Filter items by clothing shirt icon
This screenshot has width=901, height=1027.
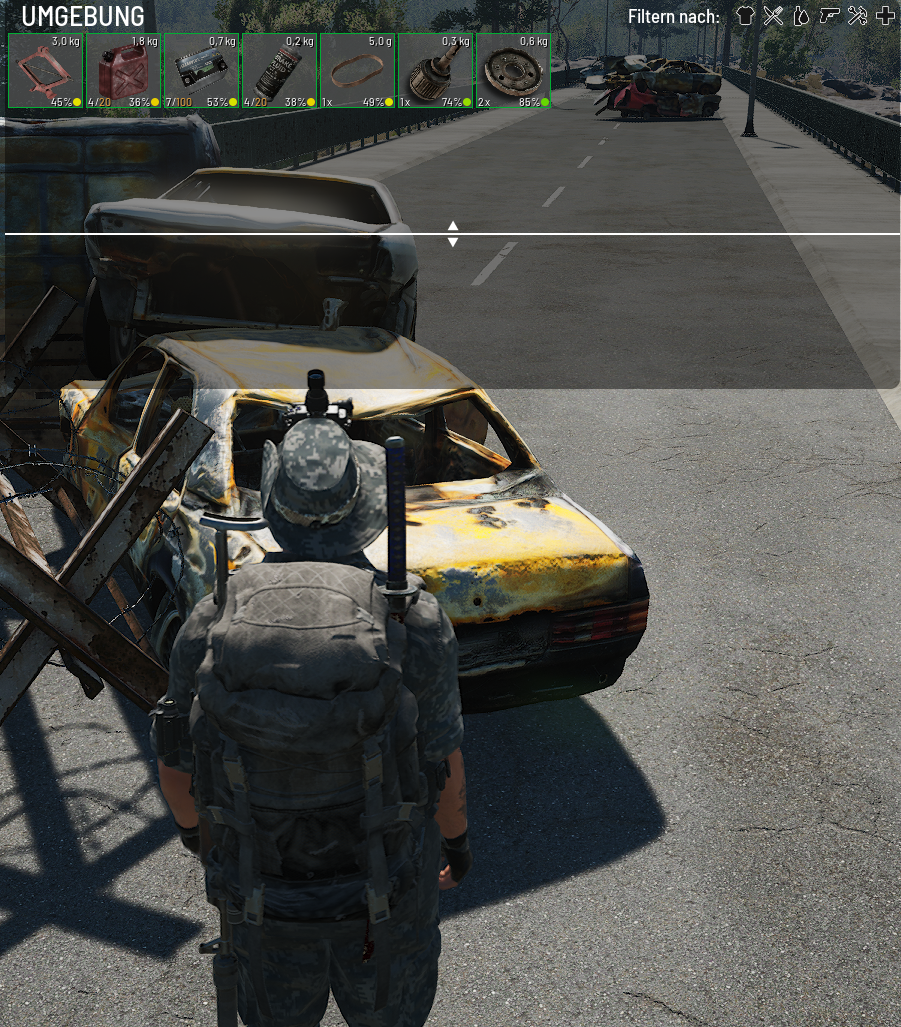pyautogui.click(x=745, y=16)
